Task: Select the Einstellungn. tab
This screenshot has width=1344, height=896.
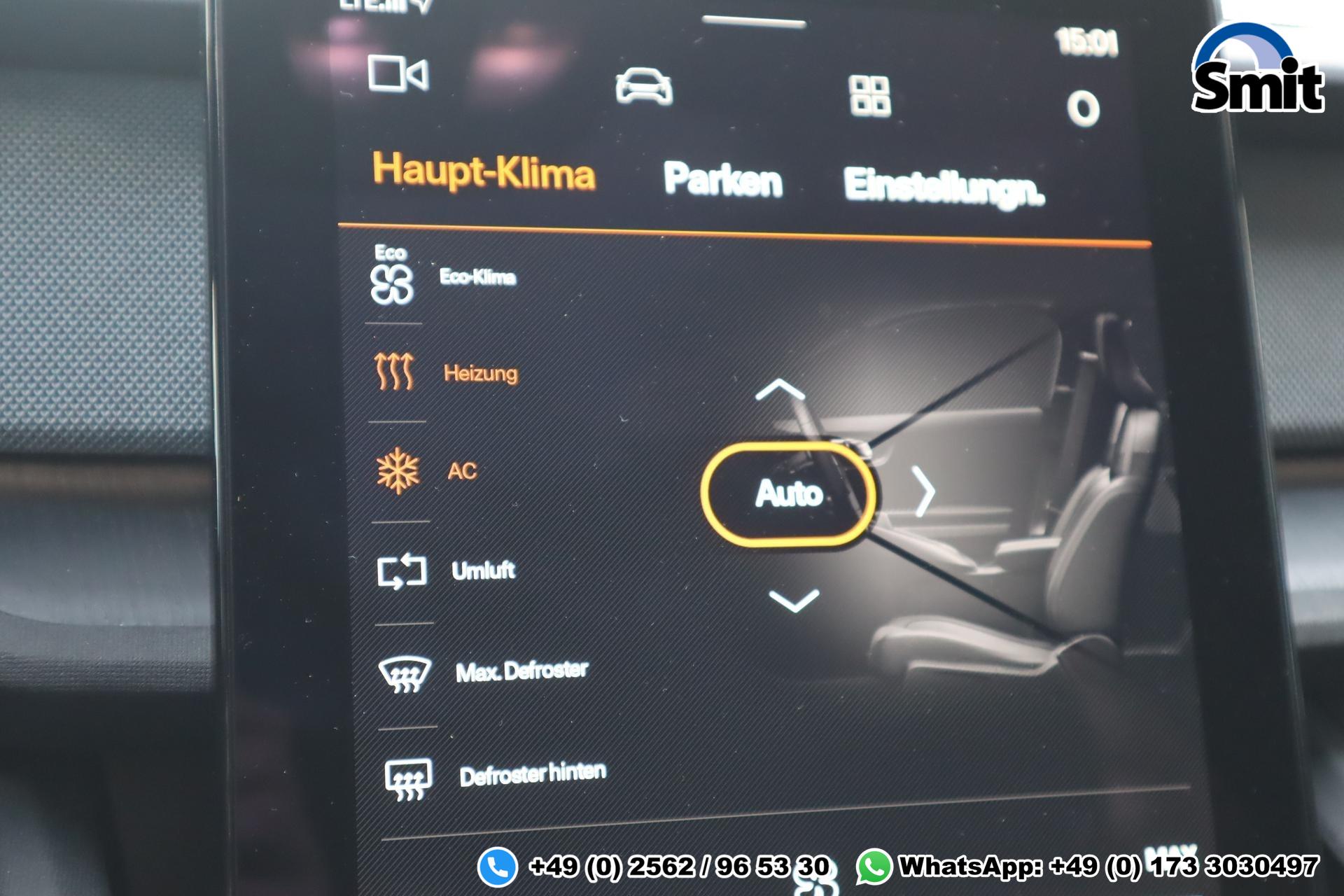Action: [943, 187]
